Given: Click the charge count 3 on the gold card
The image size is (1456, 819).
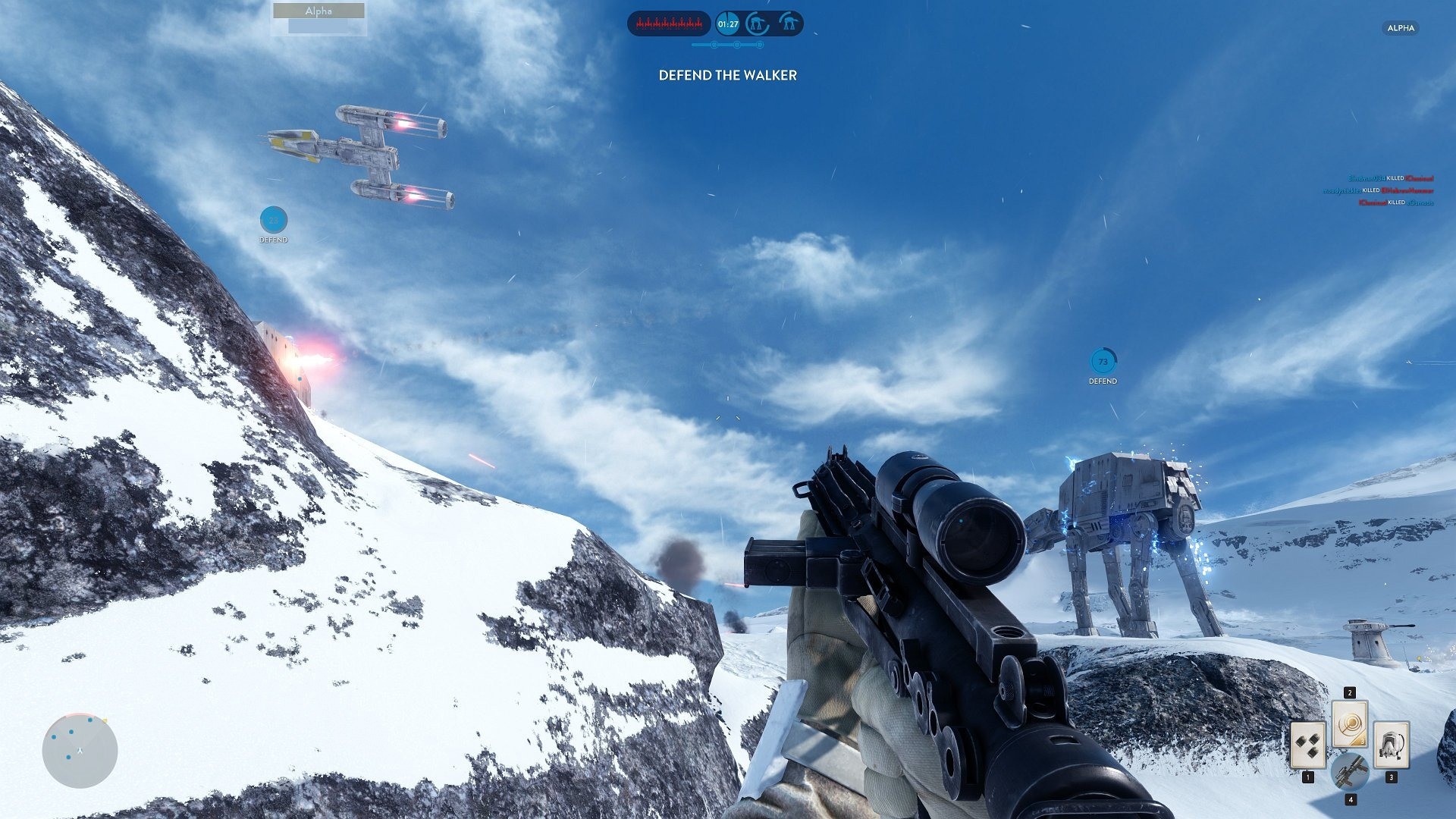Looking at the screenshot, I should click(x=1363, y=742).
